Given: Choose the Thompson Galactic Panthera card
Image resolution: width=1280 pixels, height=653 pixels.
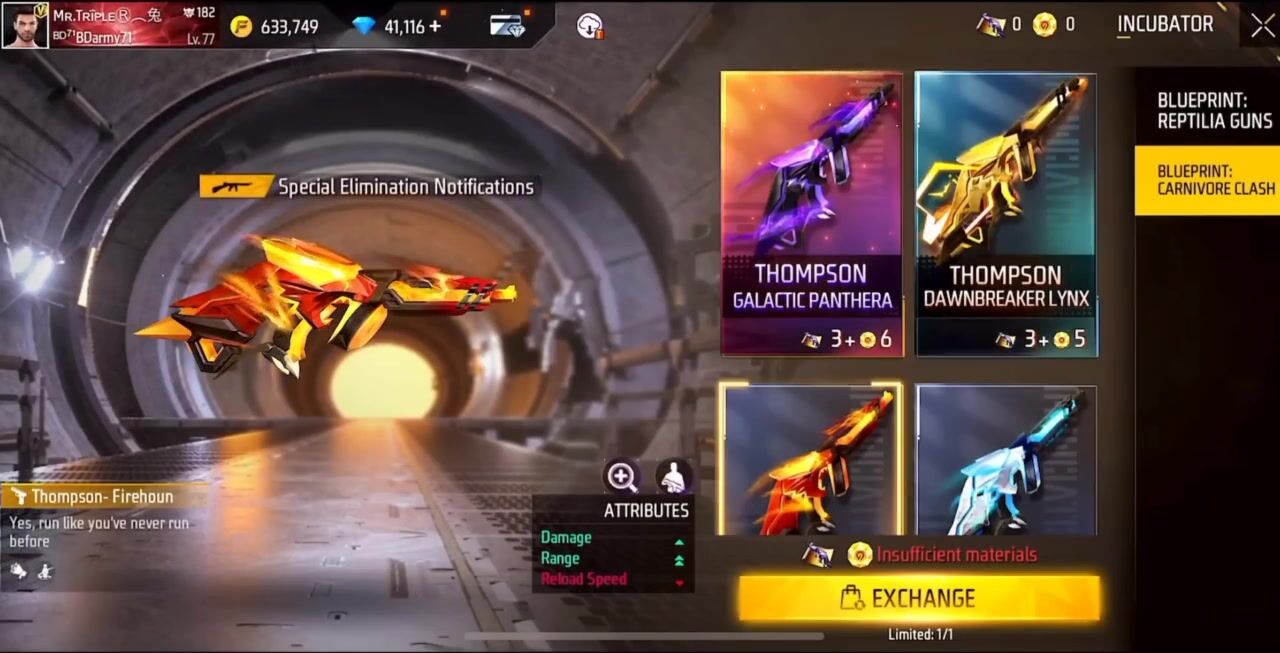Looking at the screenshot, I should (x=811, y=213).
